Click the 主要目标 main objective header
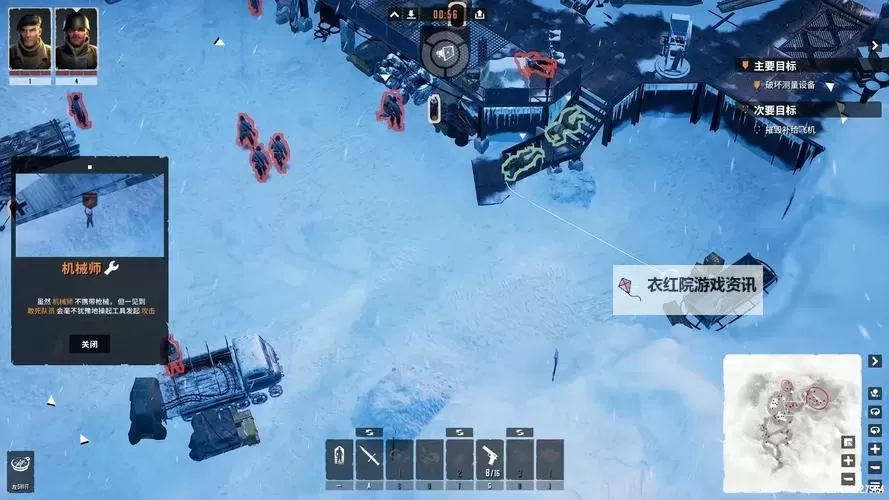 774,65
